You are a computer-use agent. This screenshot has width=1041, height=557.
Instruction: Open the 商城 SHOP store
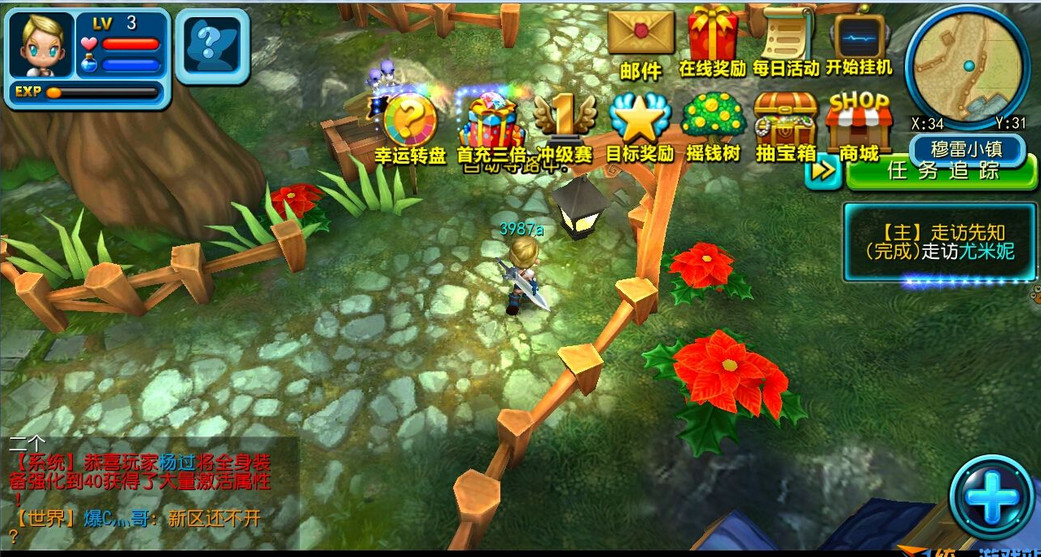[859, 126]
